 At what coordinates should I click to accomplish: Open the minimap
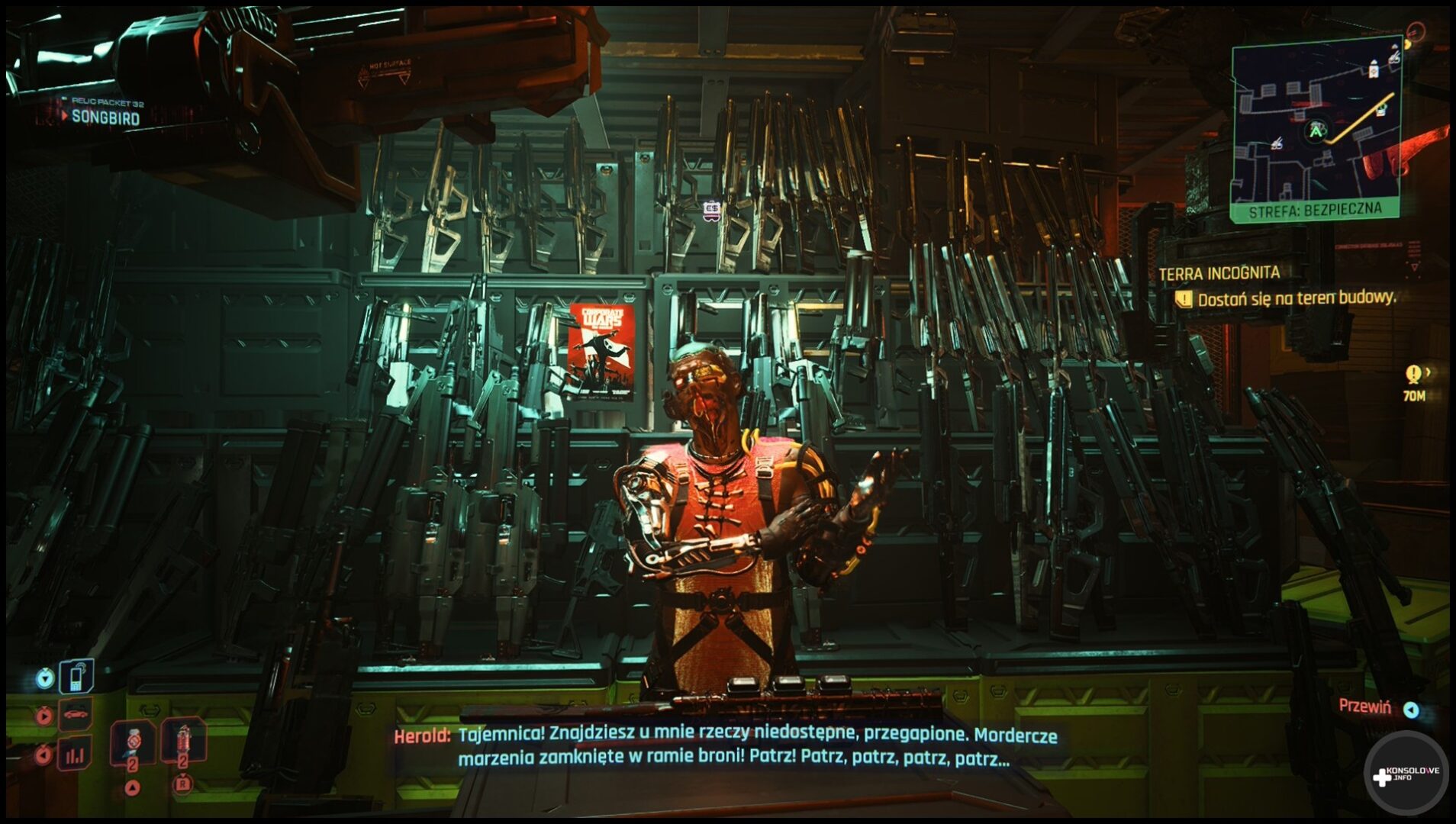[x=1316, y=122]
